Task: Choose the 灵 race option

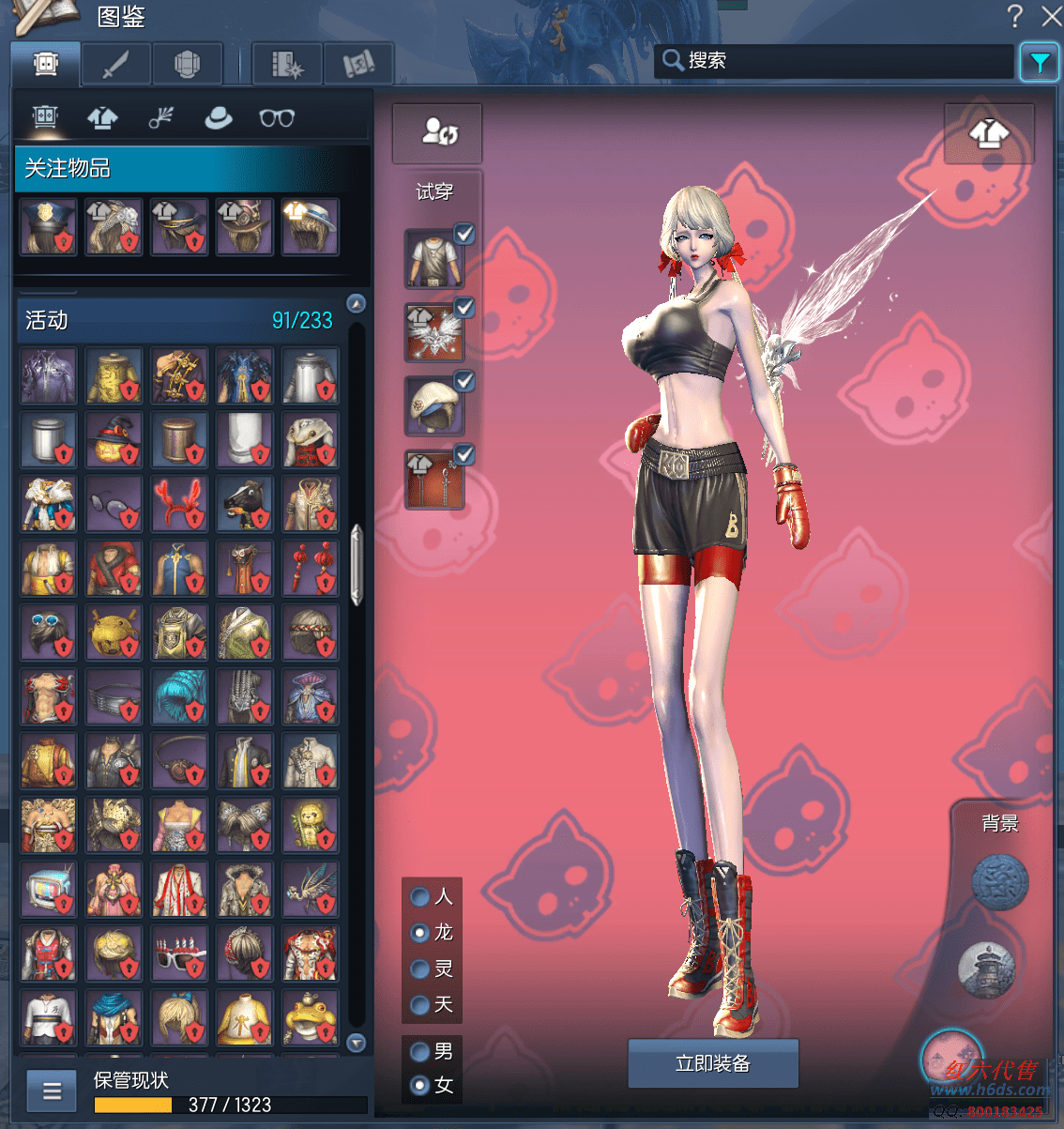Action: (420, 969)
